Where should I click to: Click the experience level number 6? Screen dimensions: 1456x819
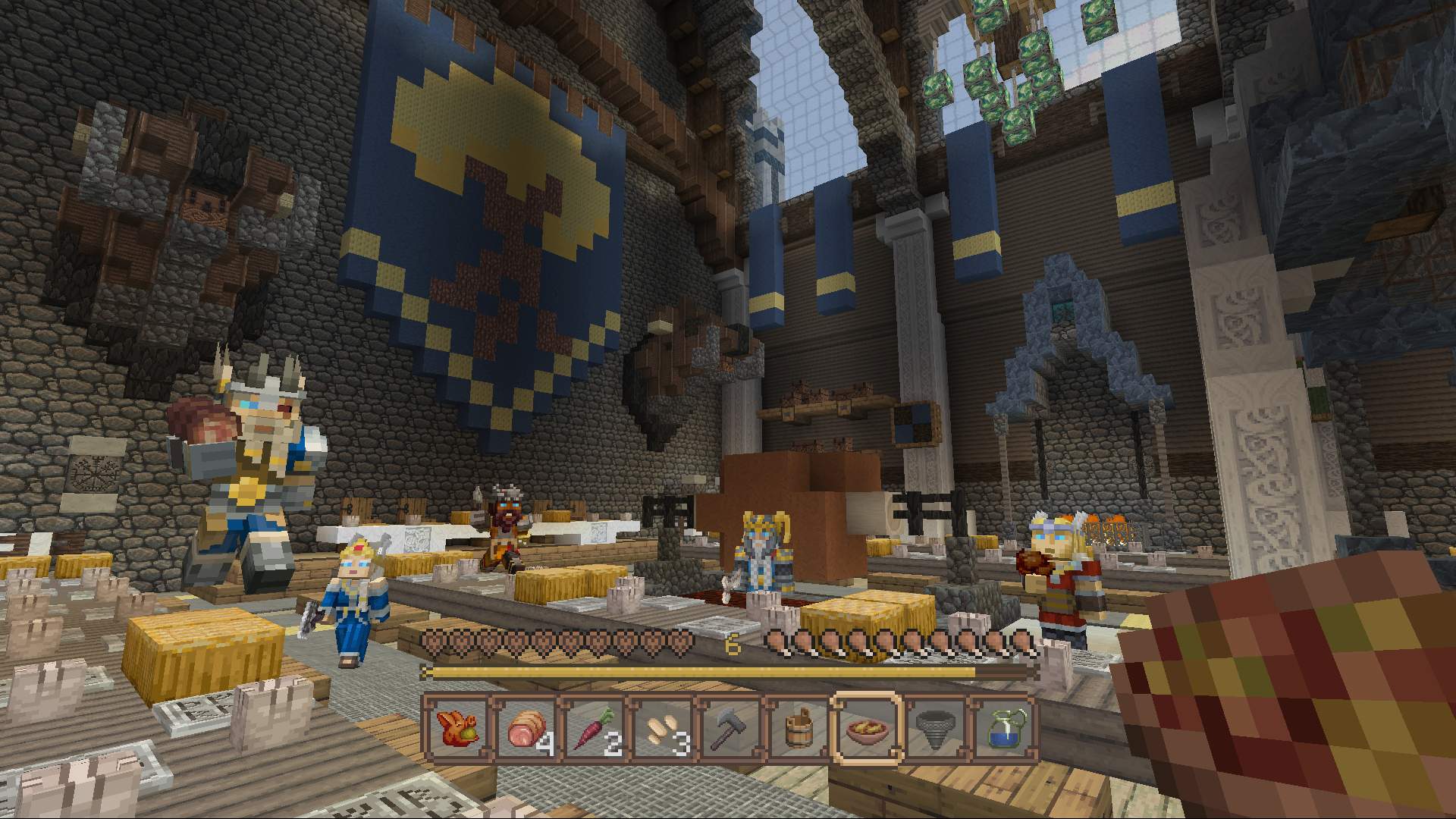point(732,644)
